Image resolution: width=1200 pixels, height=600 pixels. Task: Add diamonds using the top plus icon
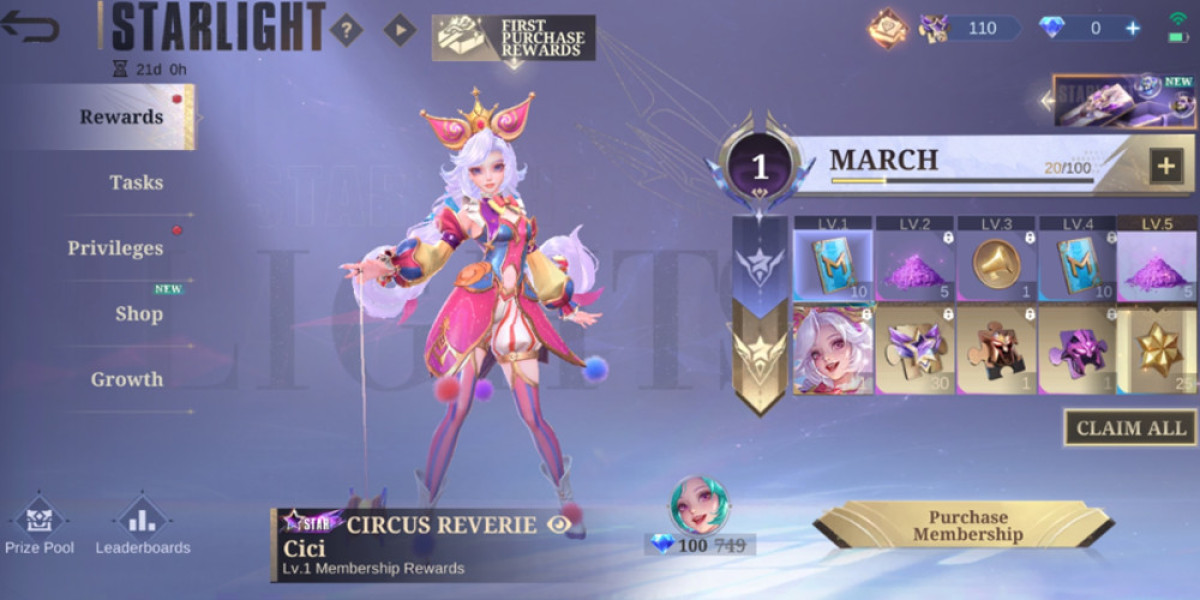[x=1133, y=28]
